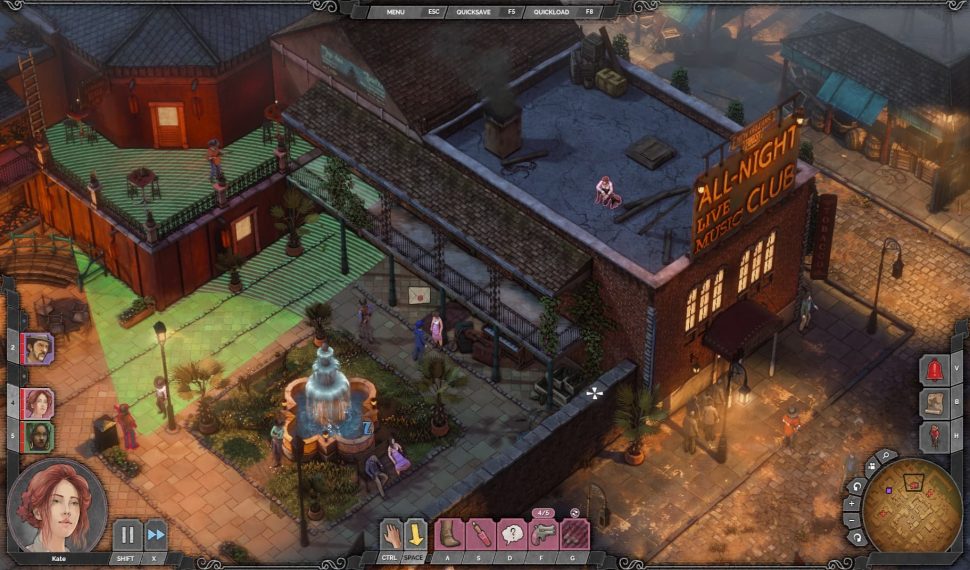The width and height of the screenshot is (970, 570).
Task: Click the red character highlight icon
Action: coord(936,435)
